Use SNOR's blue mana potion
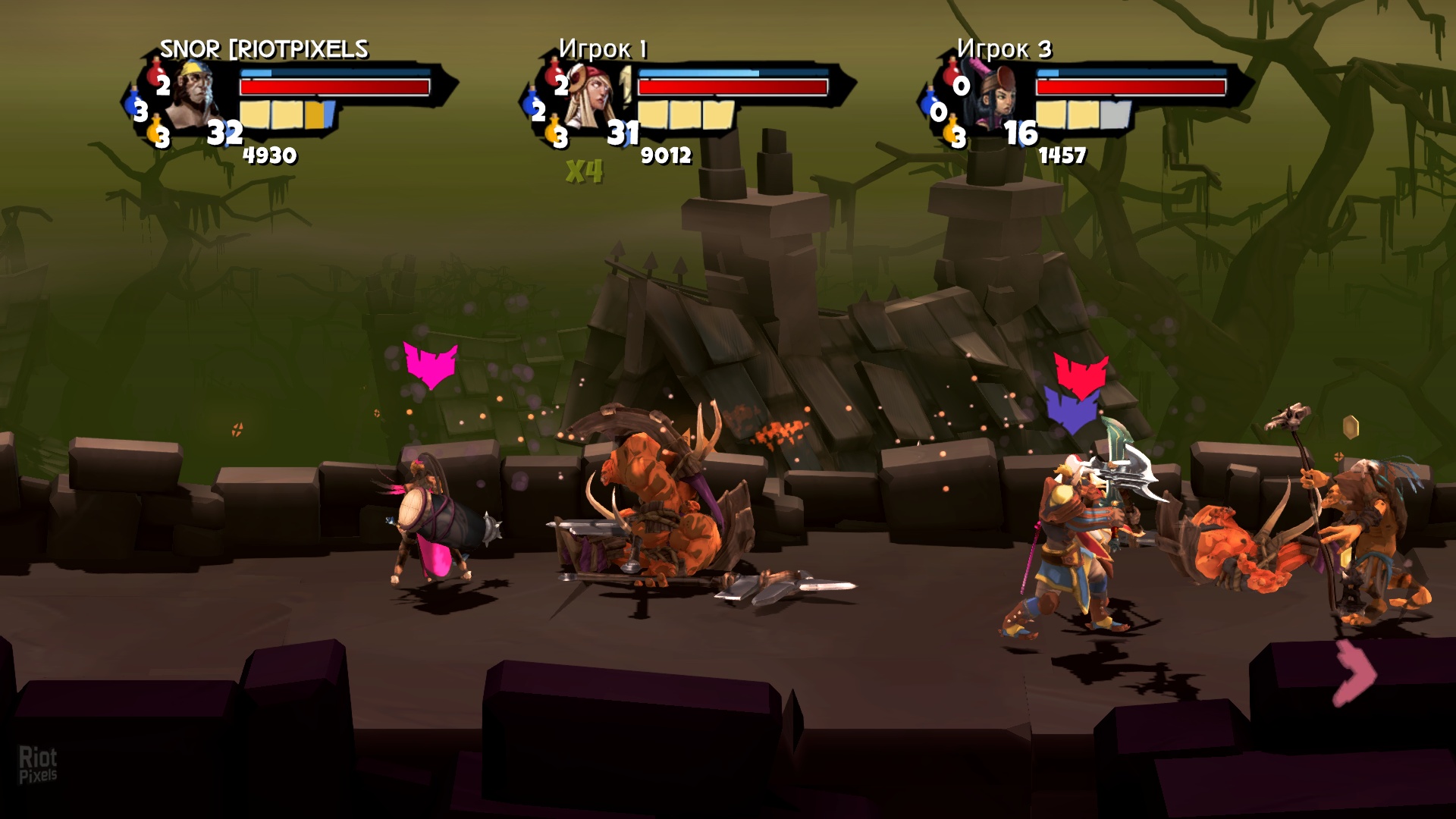This screenshot has width=1456, height=819. (x=137, y=106)
